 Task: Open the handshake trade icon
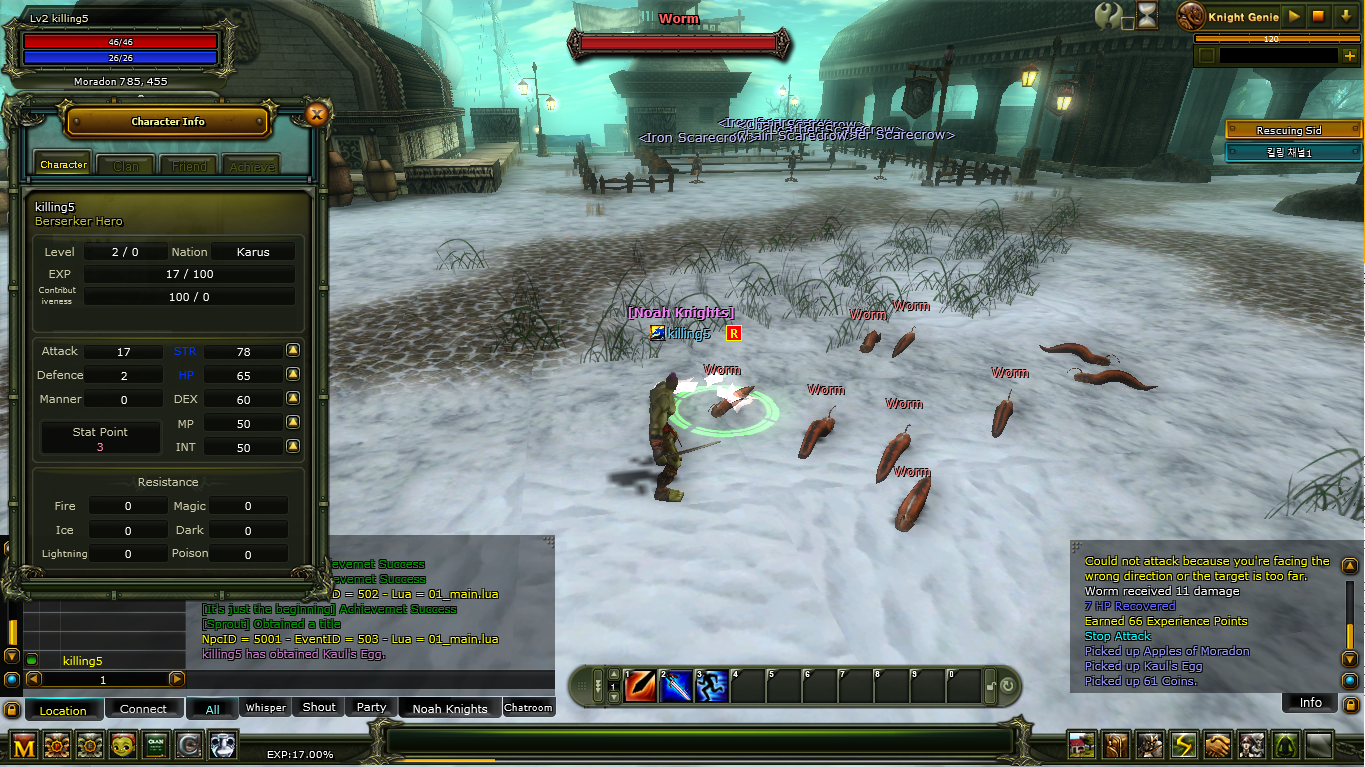1217,745
